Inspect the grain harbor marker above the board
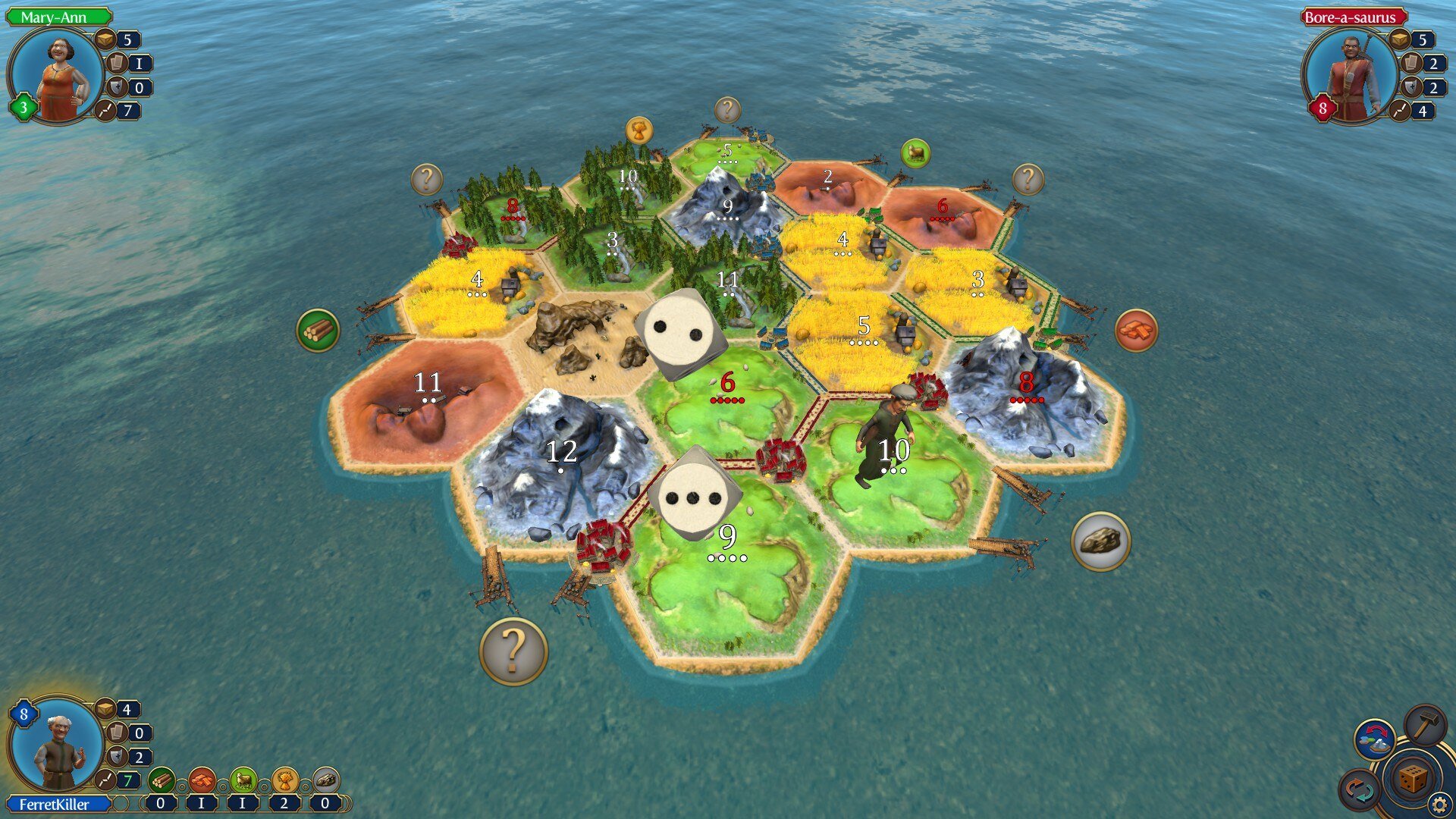 click(x=639, y=130)
